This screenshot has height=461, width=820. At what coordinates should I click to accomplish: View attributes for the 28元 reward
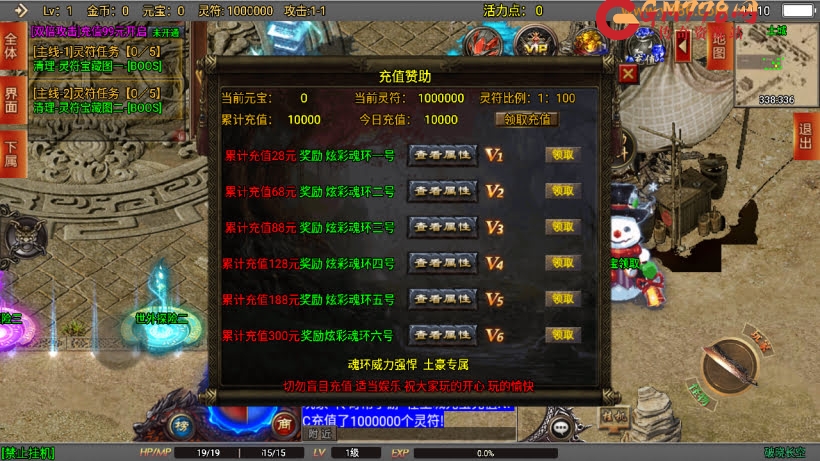443,156
